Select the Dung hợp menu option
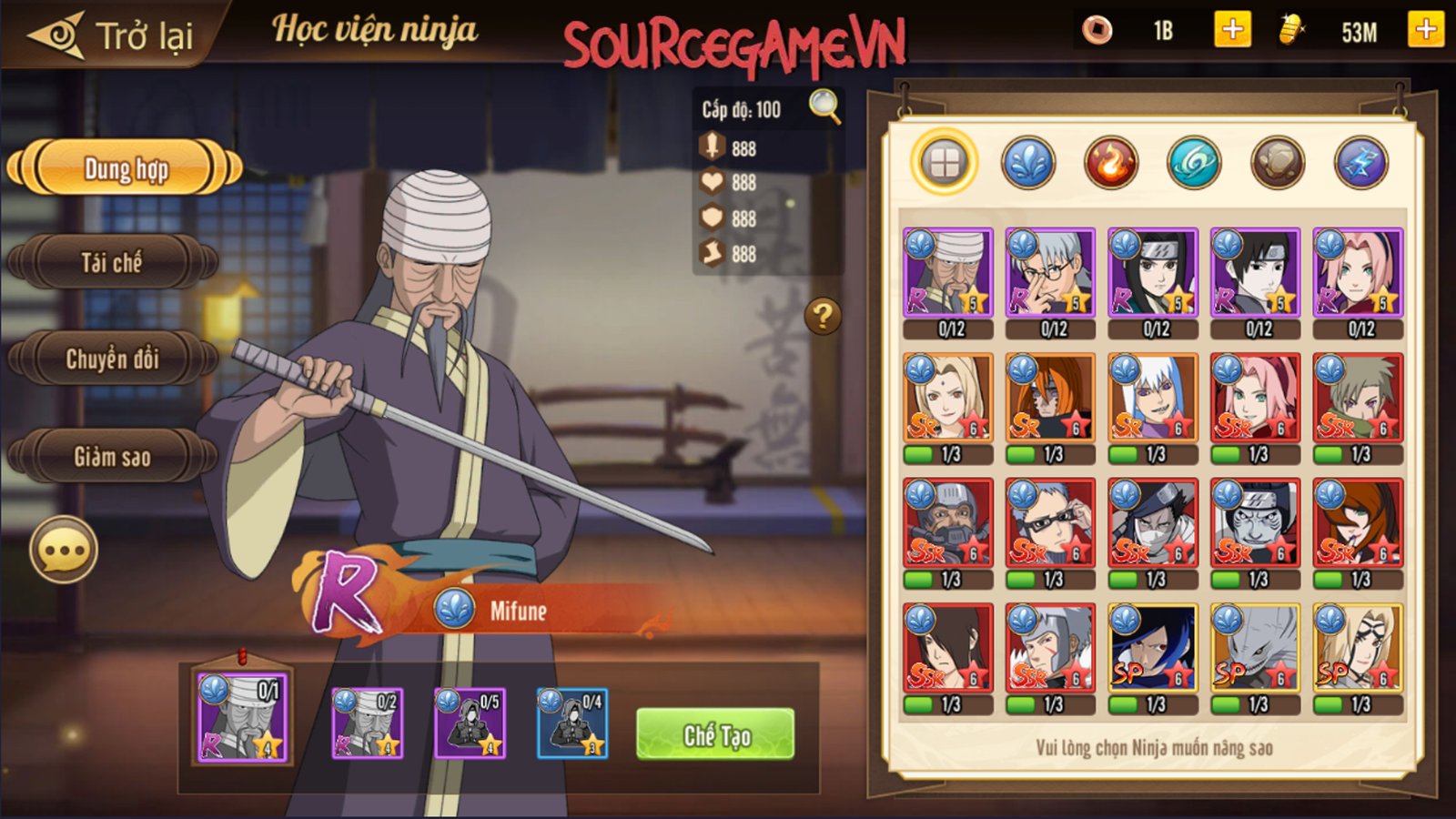This screenshot has width=1456, height=819. click(x=125, y=168)
